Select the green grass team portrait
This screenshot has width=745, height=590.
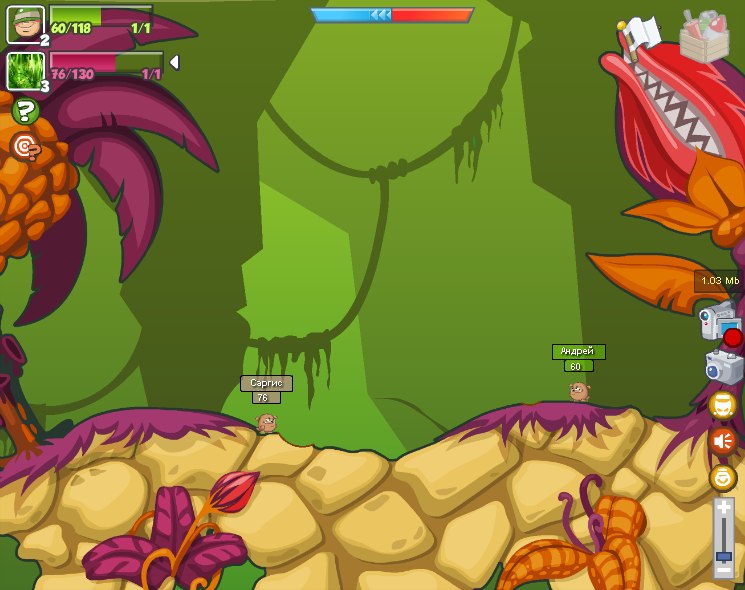click(24, 70)
